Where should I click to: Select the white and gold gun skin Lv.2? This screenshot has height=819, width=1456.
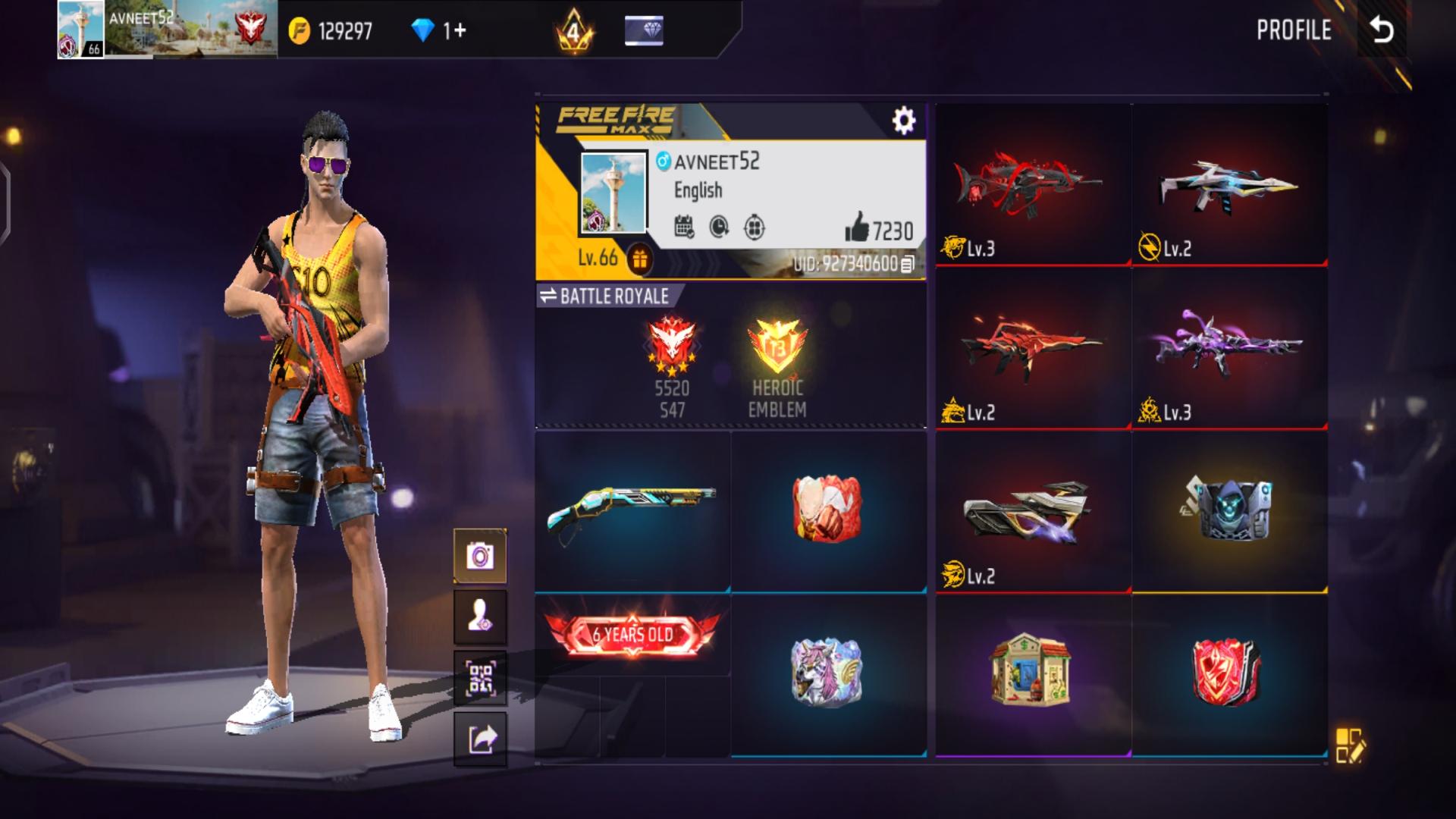(x=1228, y=186)
